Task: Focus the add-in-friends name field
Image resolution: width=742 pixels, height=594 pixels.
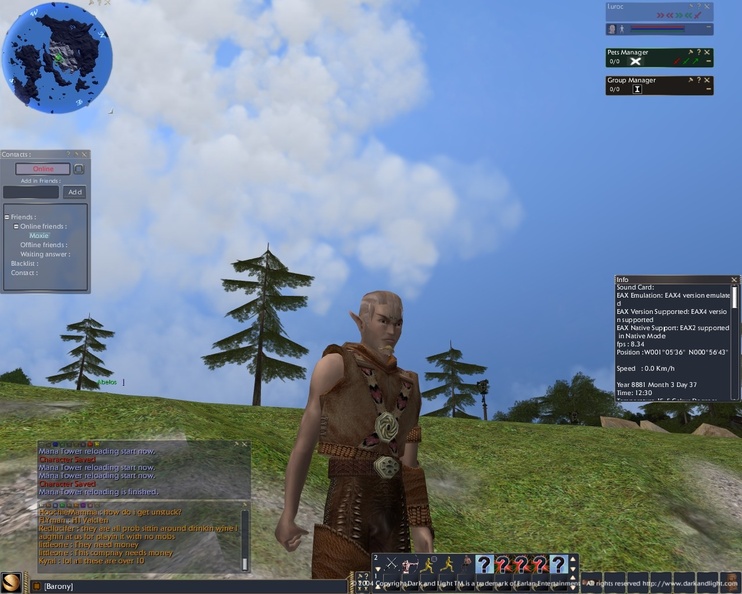Action: pos(31,192)
